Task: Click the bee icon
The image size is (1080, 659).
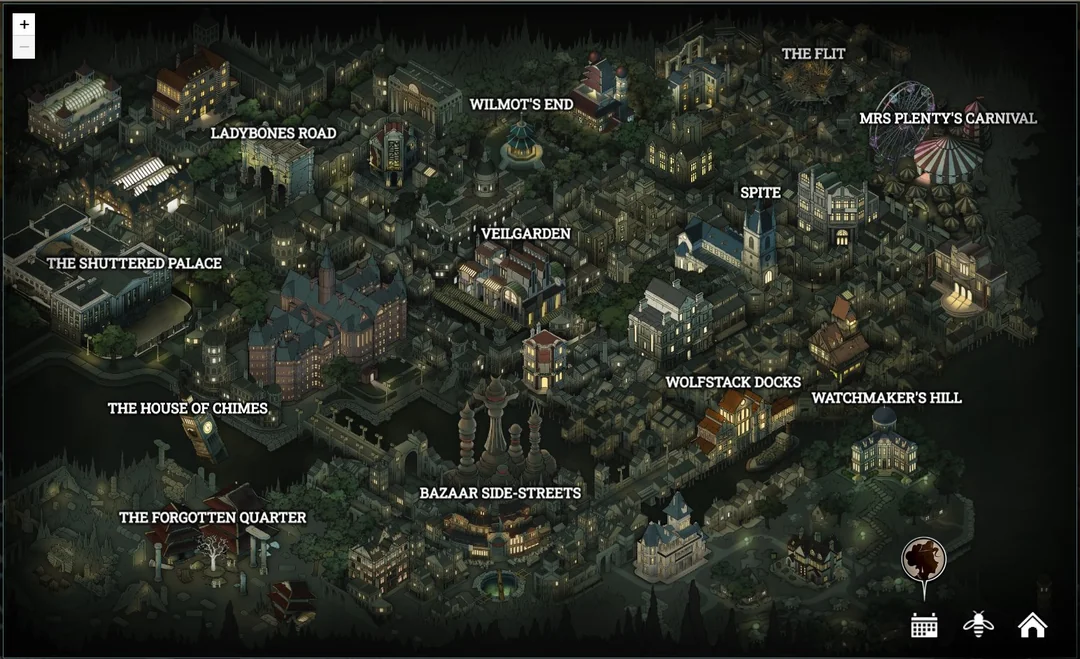Action: coord(978,625)
